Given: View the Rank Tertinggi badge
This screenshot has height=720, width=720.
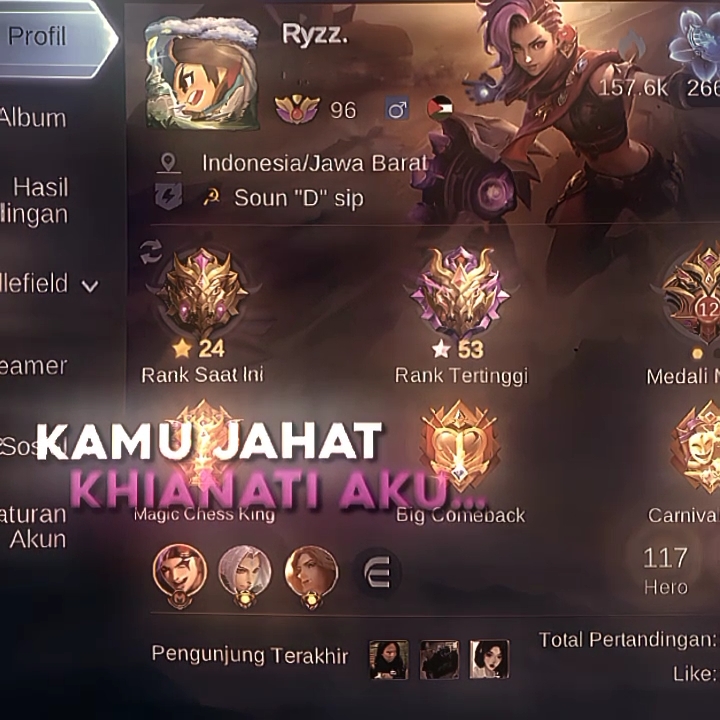Looking at the screenshot, I should tap(460, 293).
